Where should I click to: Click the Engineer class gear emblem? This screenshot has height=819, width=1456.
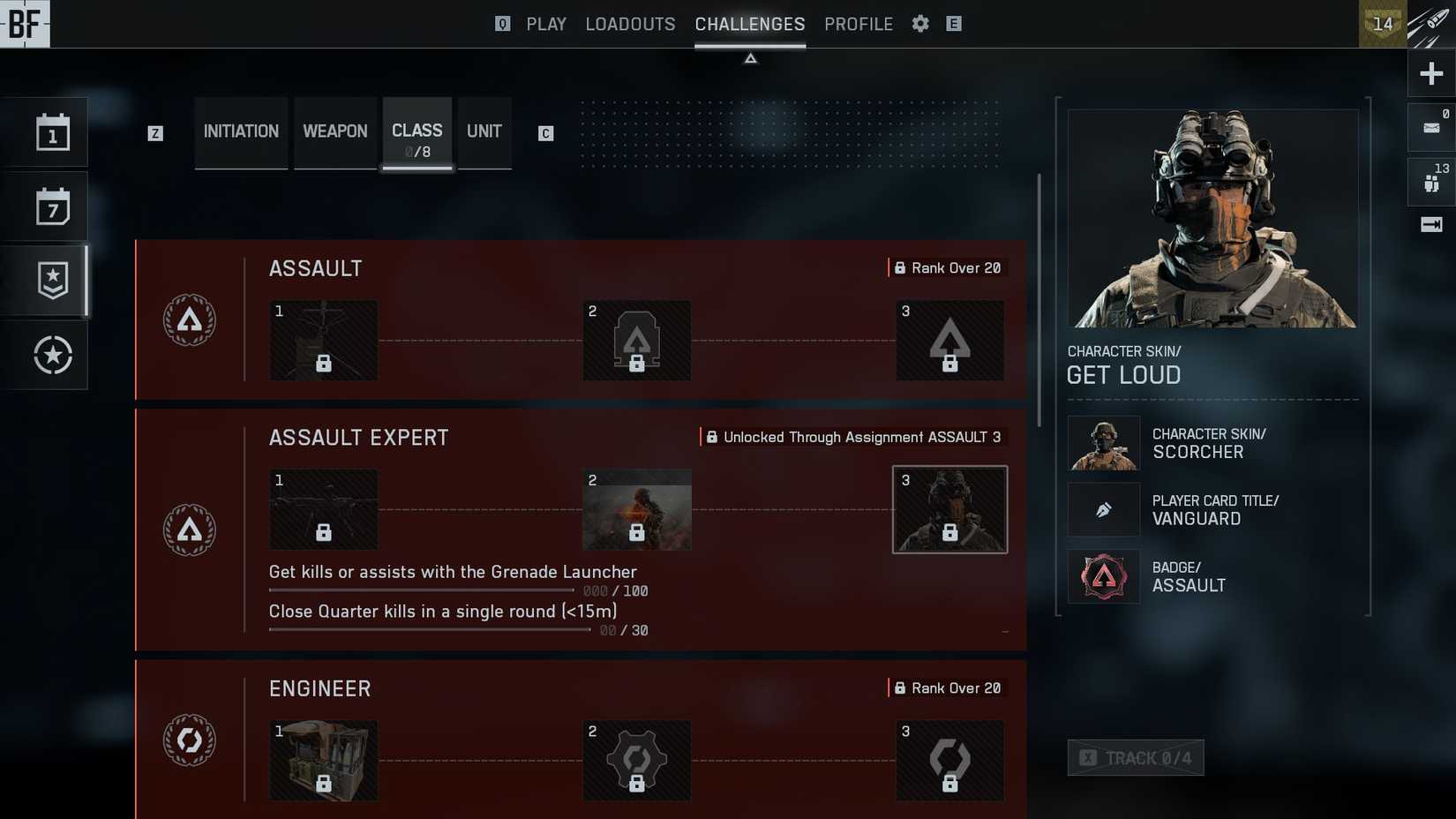tap(189, 740)
